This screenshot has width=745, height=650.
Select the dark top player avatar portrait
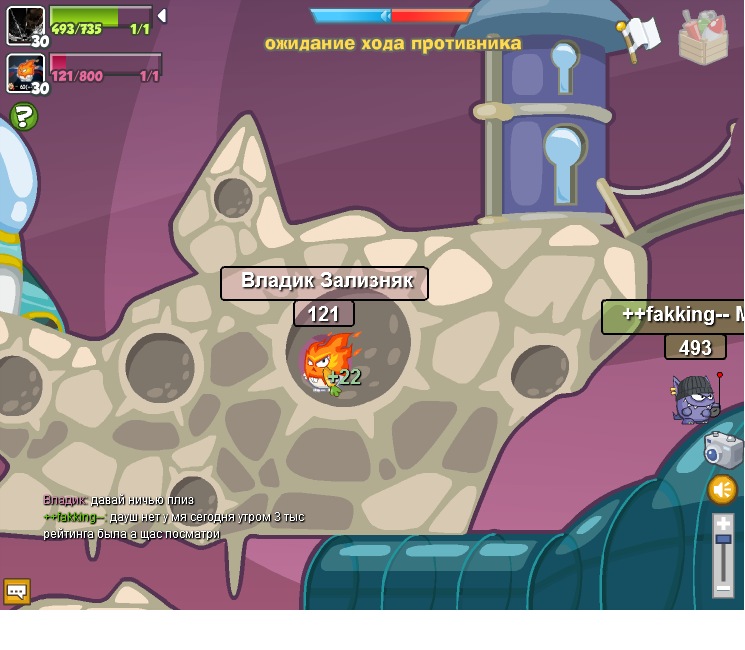(x=25, y=25)
